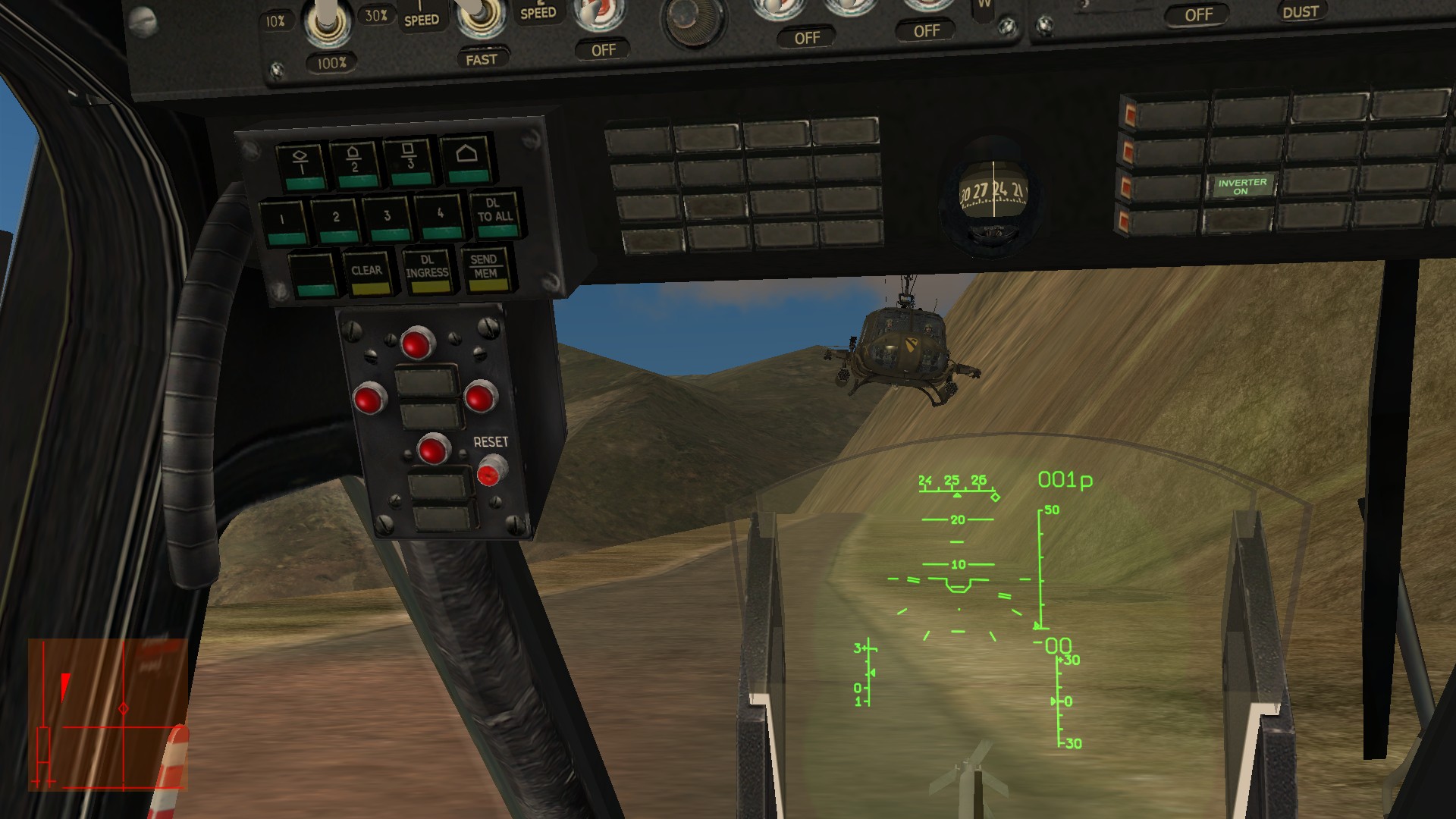Click the INVERTER ON warning light

[x=1241, y=187]
